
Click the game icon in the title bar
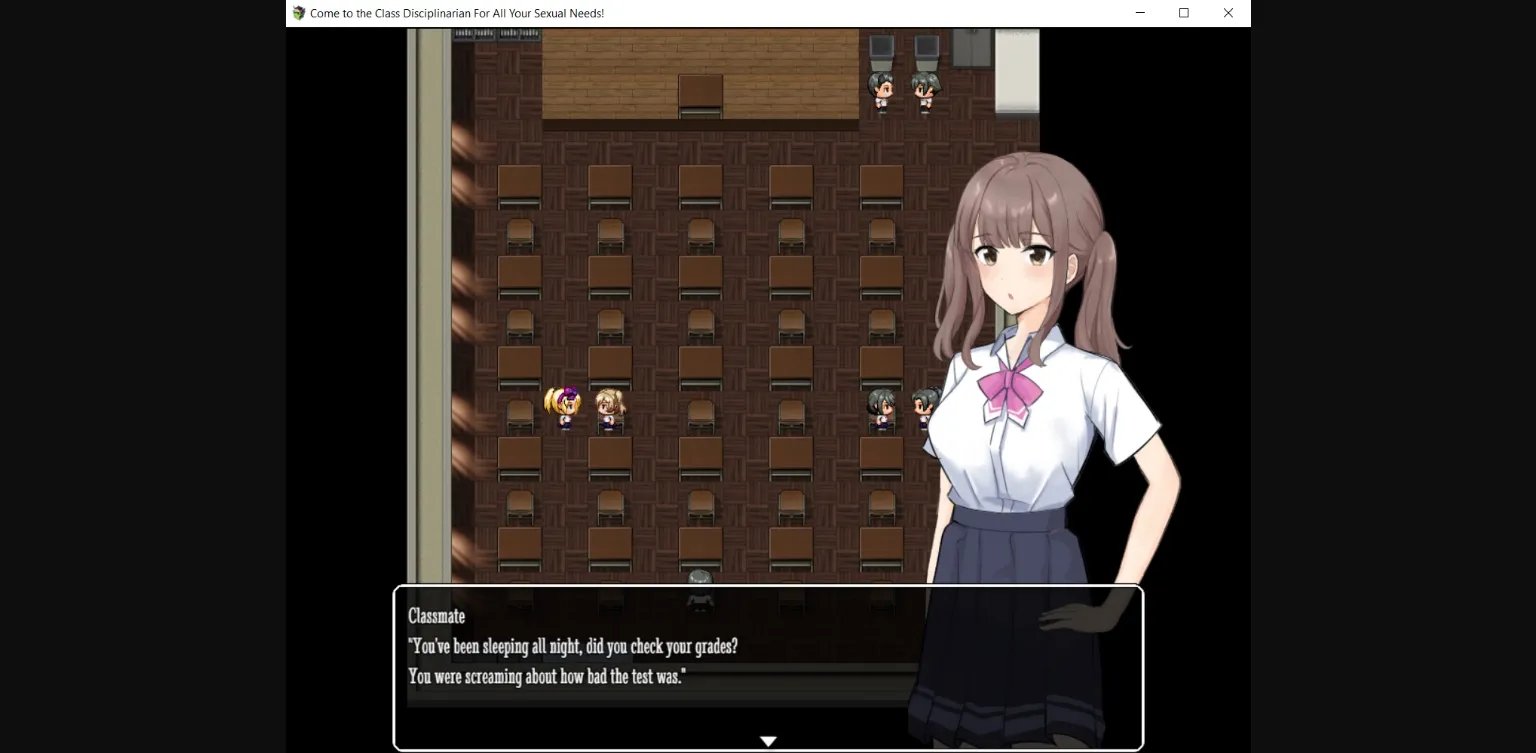pos(297,13)
